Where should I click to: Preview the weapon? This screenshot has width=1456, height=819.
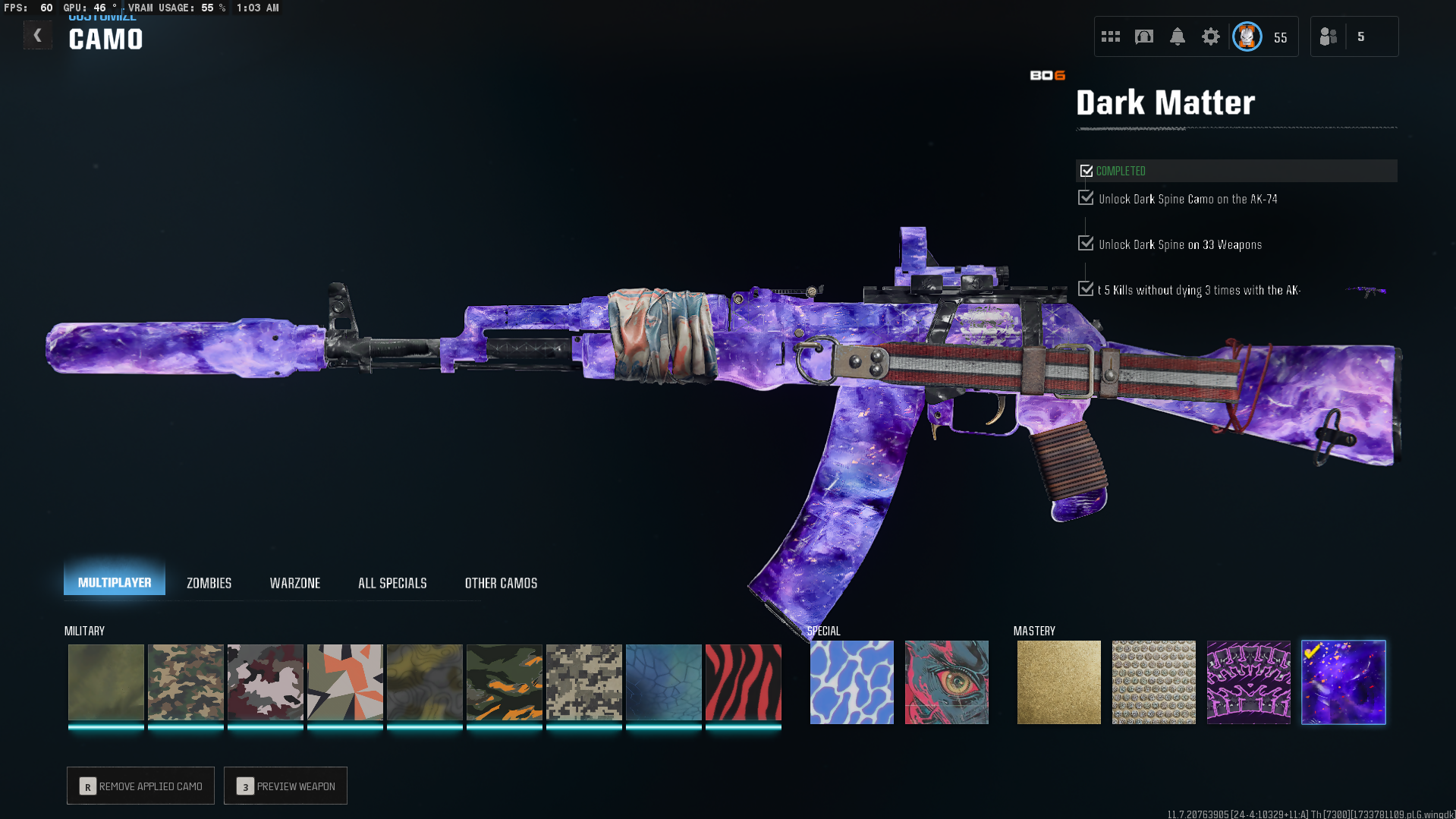pos(286,786)
